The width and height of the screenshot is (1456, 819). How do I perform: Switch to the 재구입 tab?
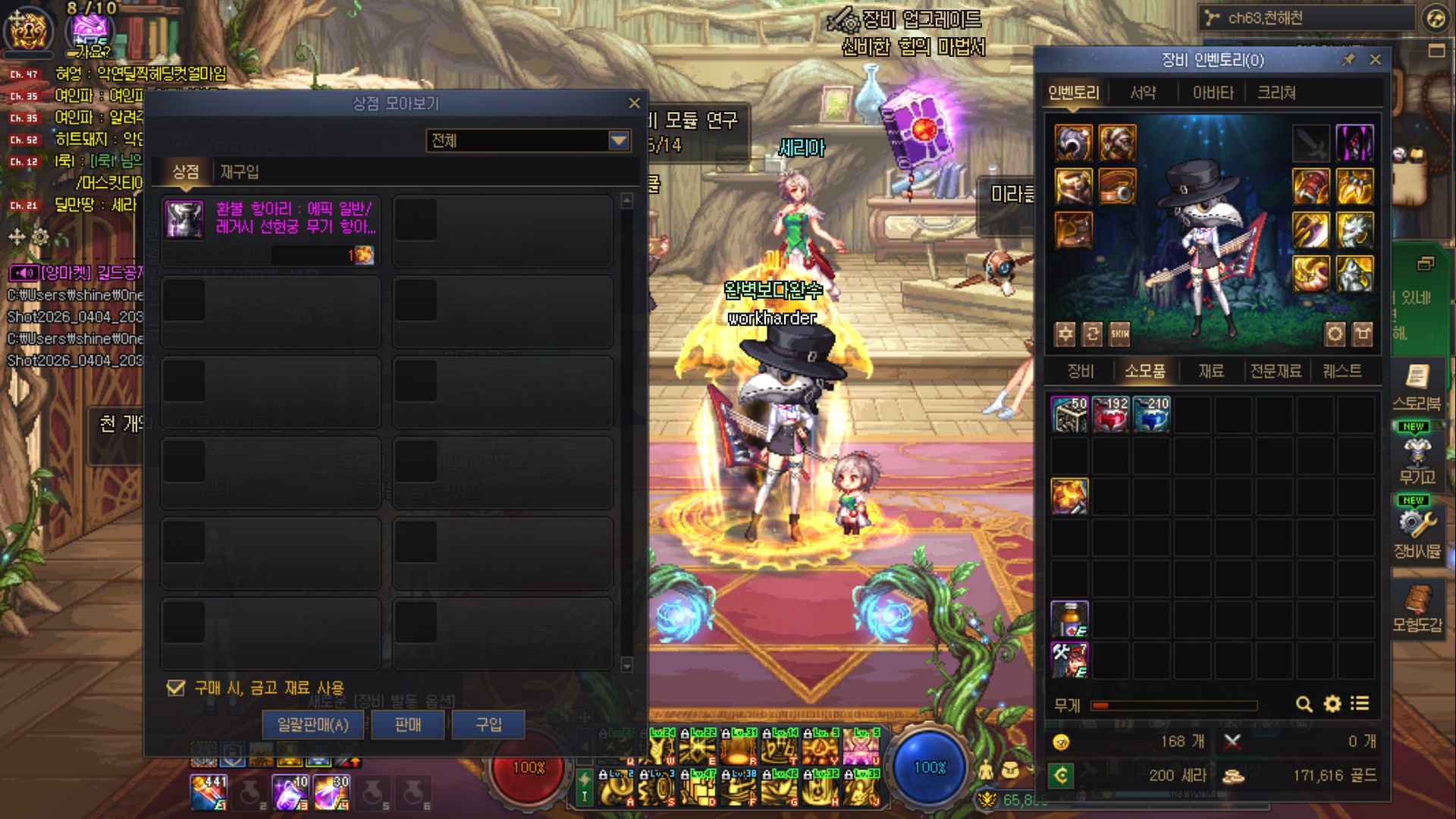tap(240, 172)
